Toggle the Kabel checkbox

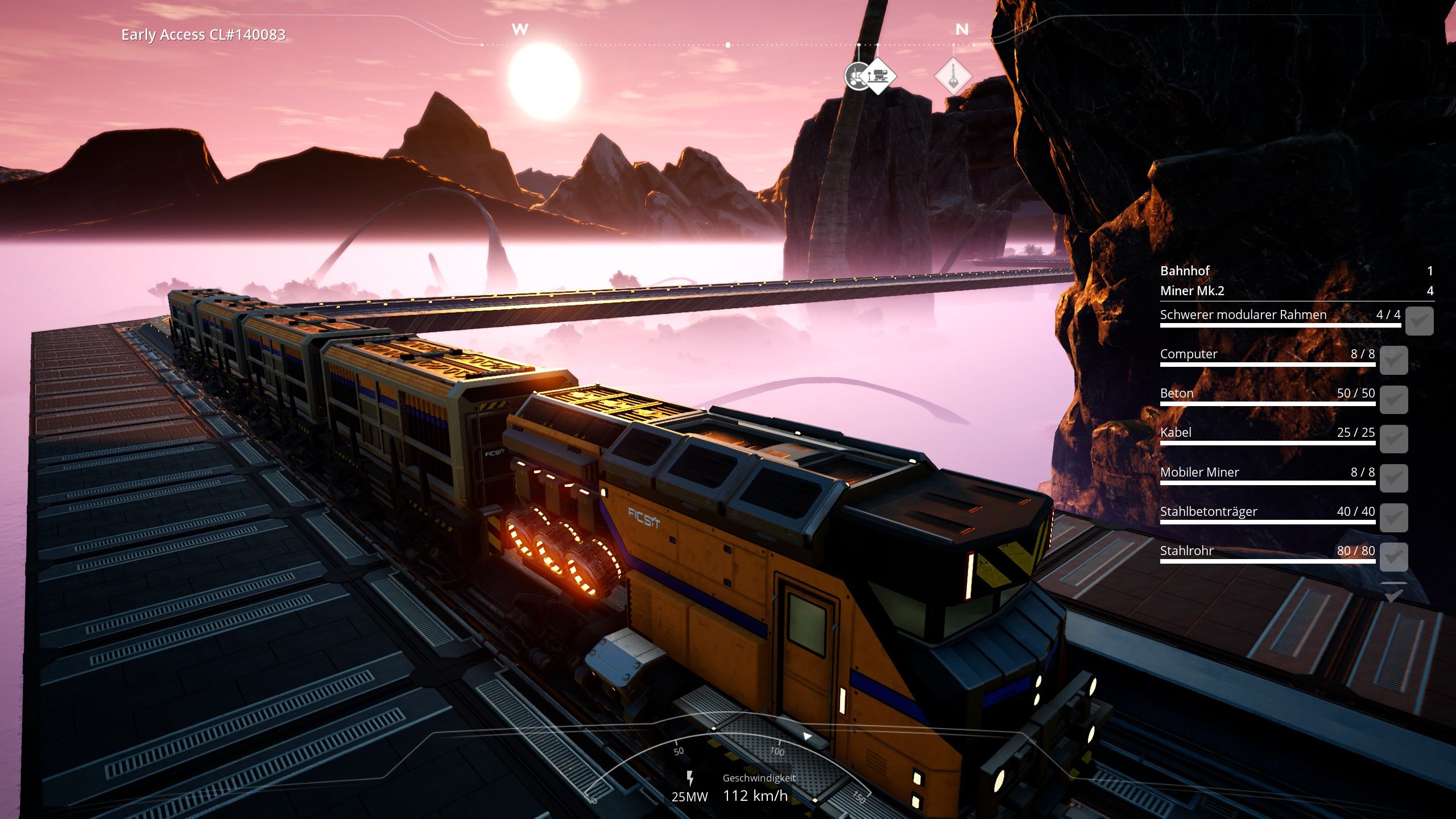click(1393, 439)
